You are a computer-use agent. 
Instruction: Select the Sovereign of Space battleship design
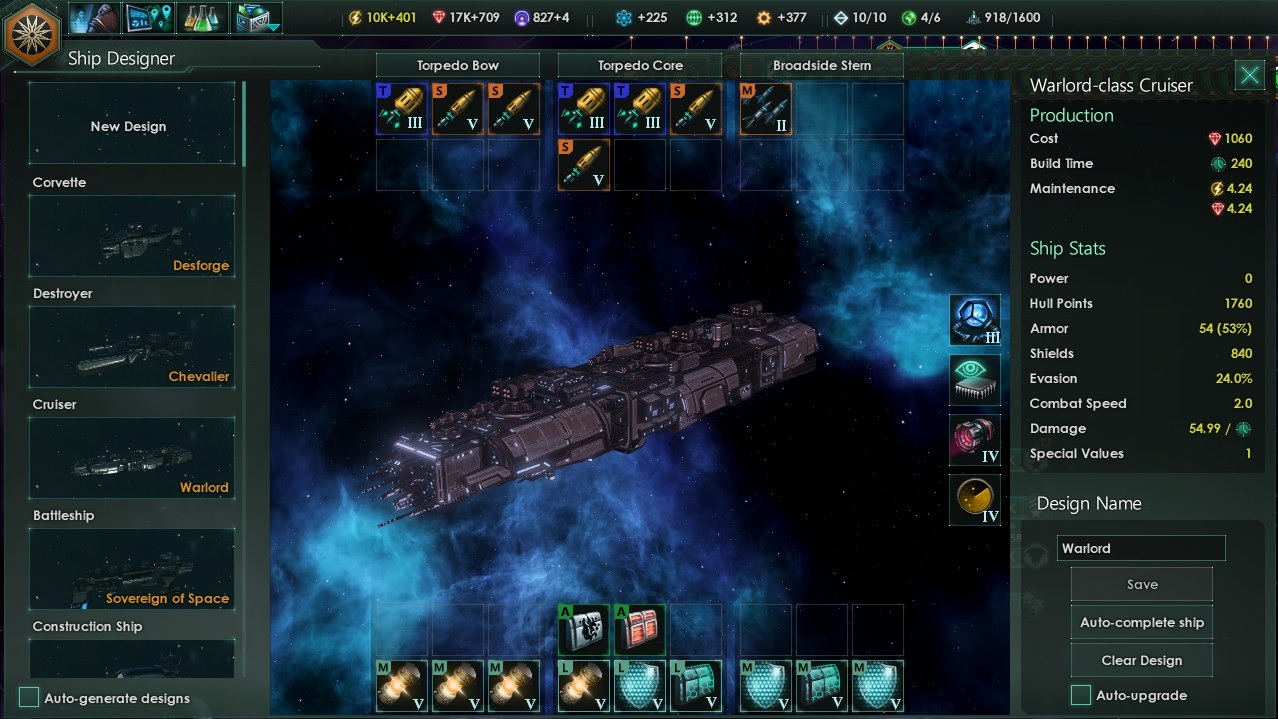(131, 570)
